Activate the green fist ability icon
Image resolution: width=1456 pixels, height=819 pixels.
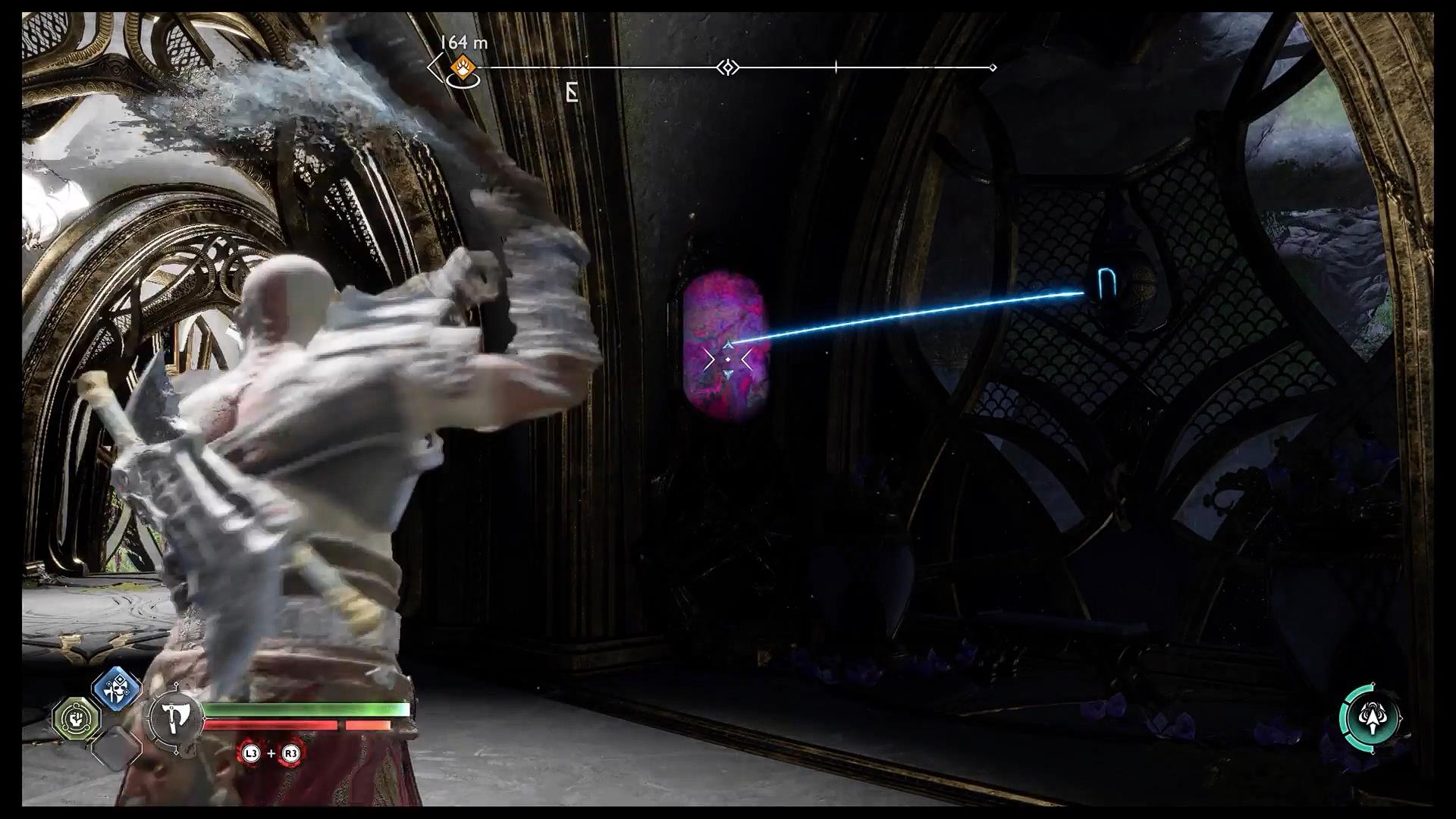click(x=76, y=717)
